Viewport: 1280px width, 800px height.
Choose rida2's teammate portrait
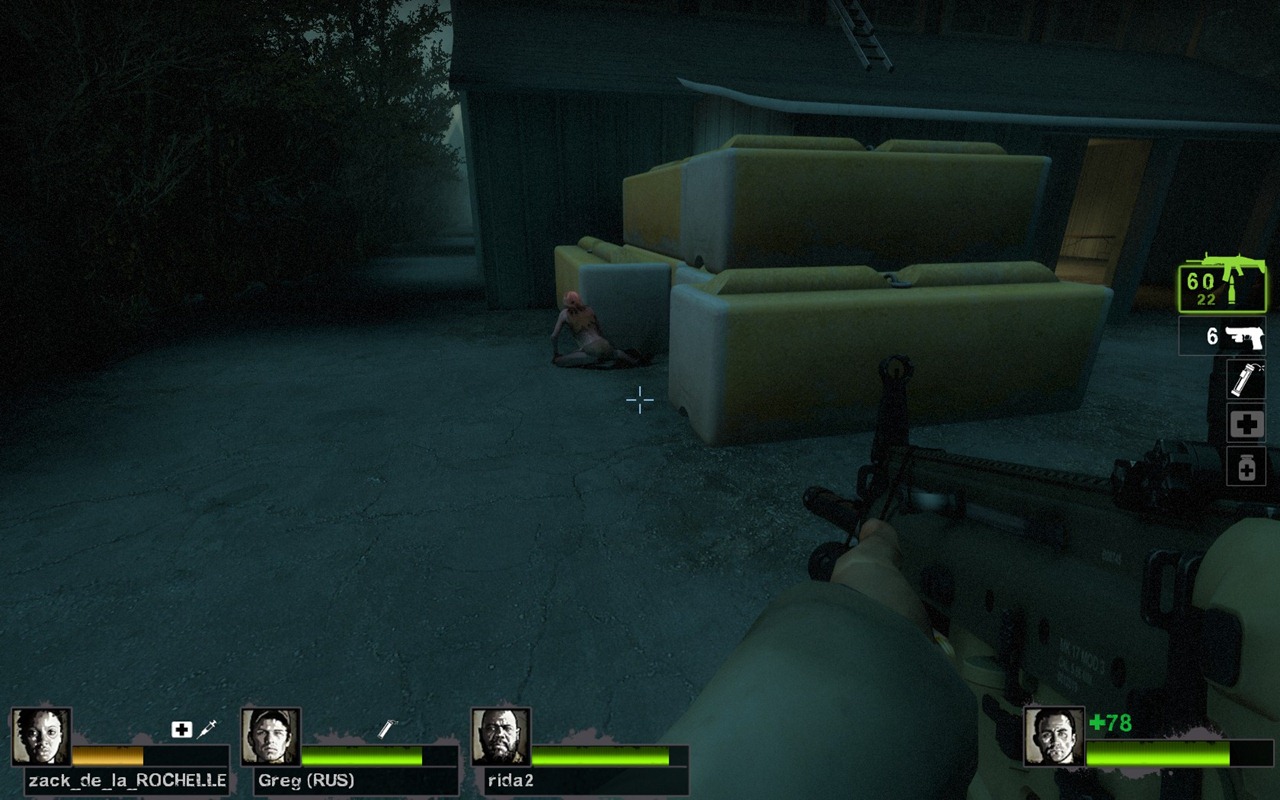point(500,737)
